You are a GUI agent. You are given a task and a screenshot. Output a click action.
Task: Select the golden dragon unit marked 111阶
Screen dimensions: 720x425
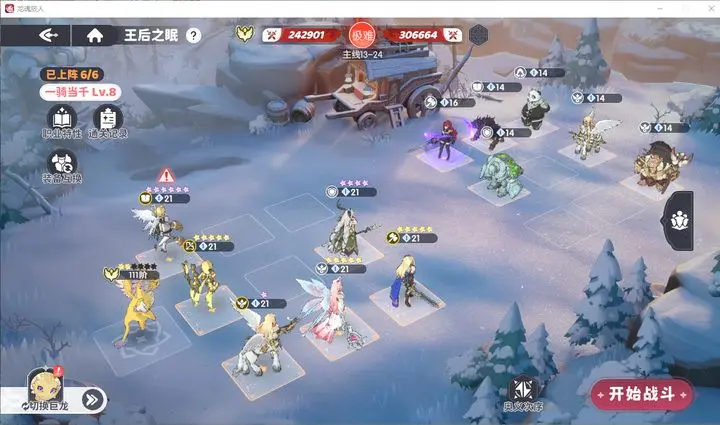click(138, 310)
